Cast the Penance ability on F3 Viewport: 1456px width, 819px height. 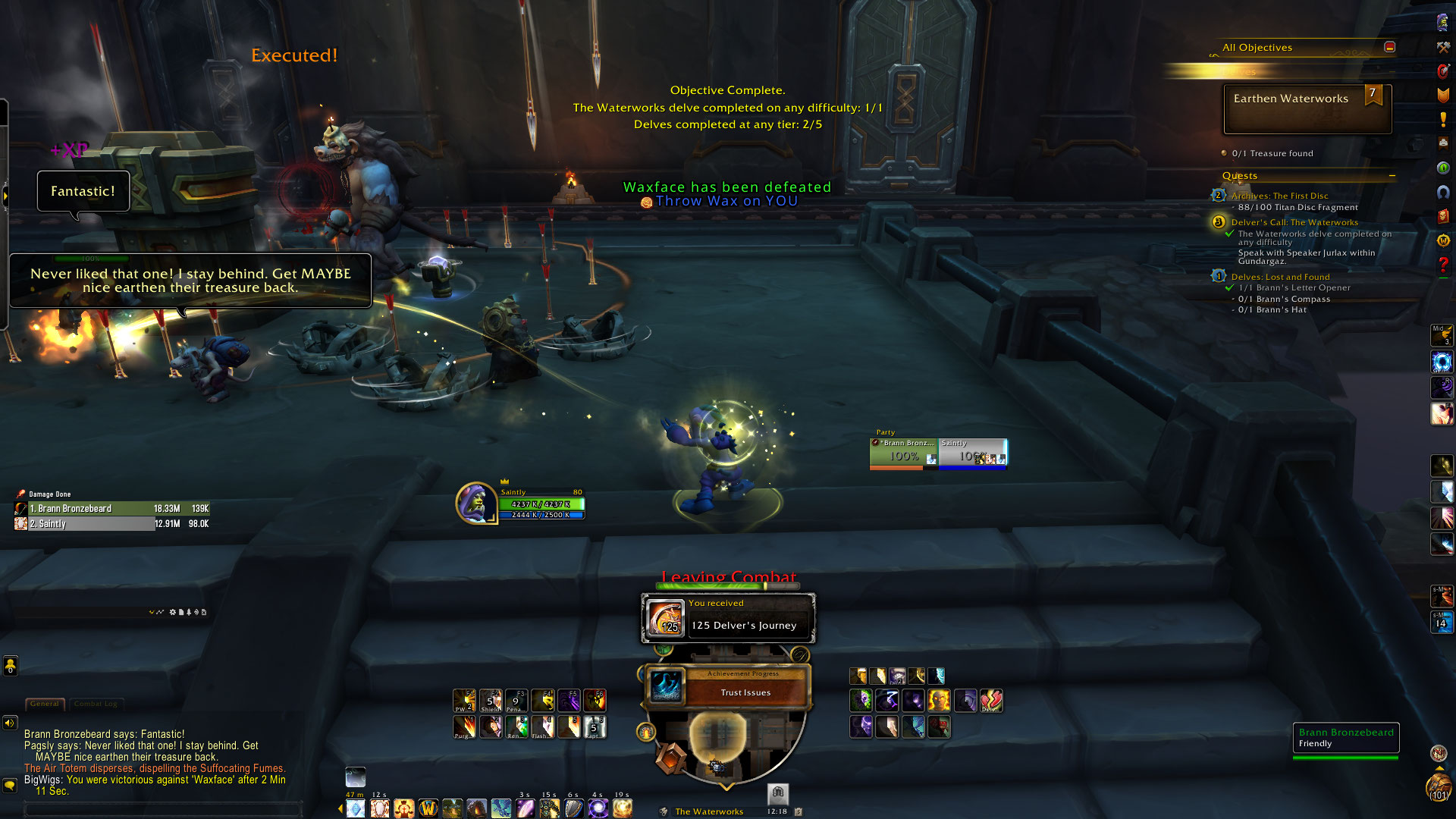(x=516, y=700)
